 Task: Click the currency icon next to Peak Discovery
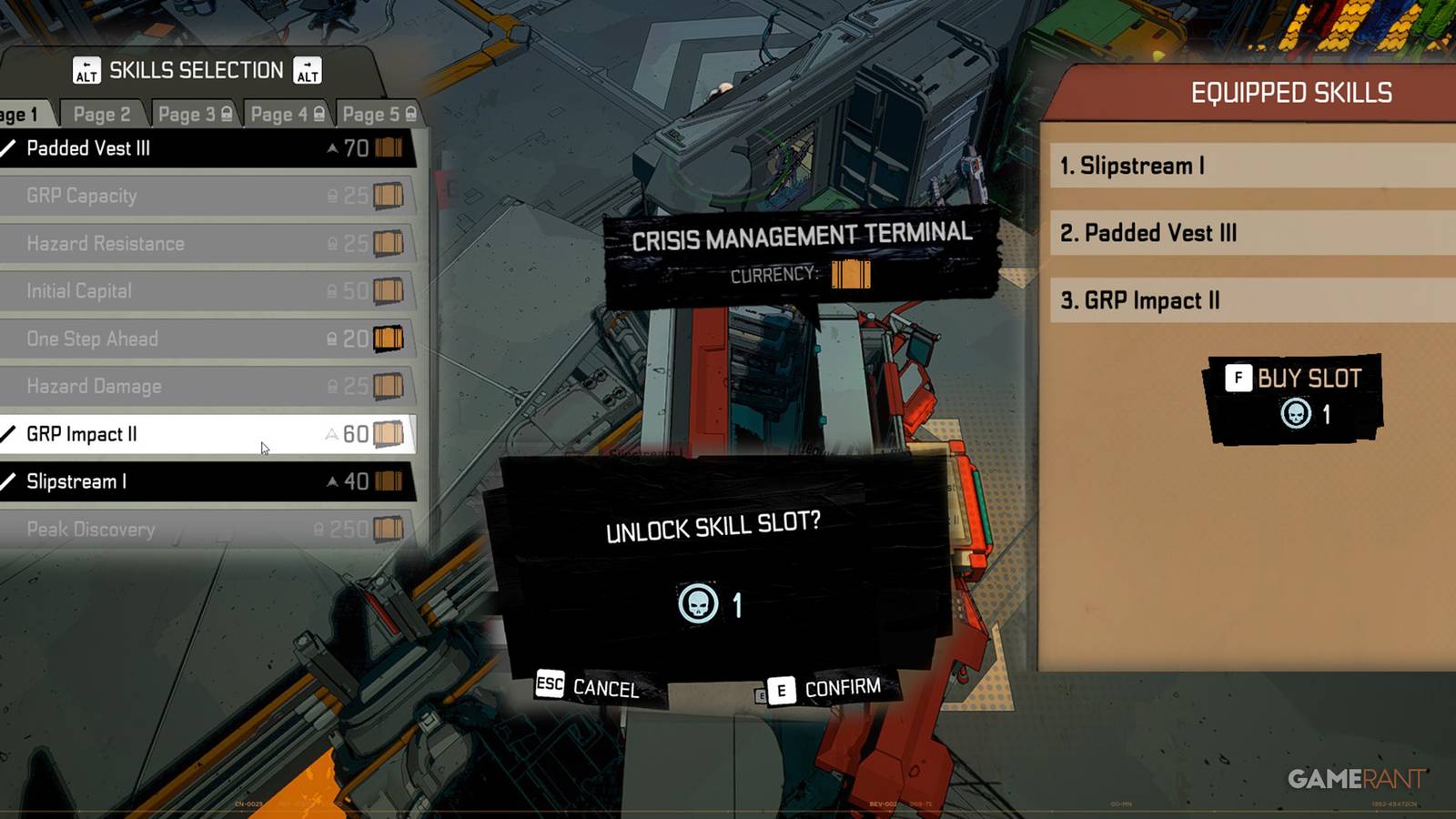[389, 530]
